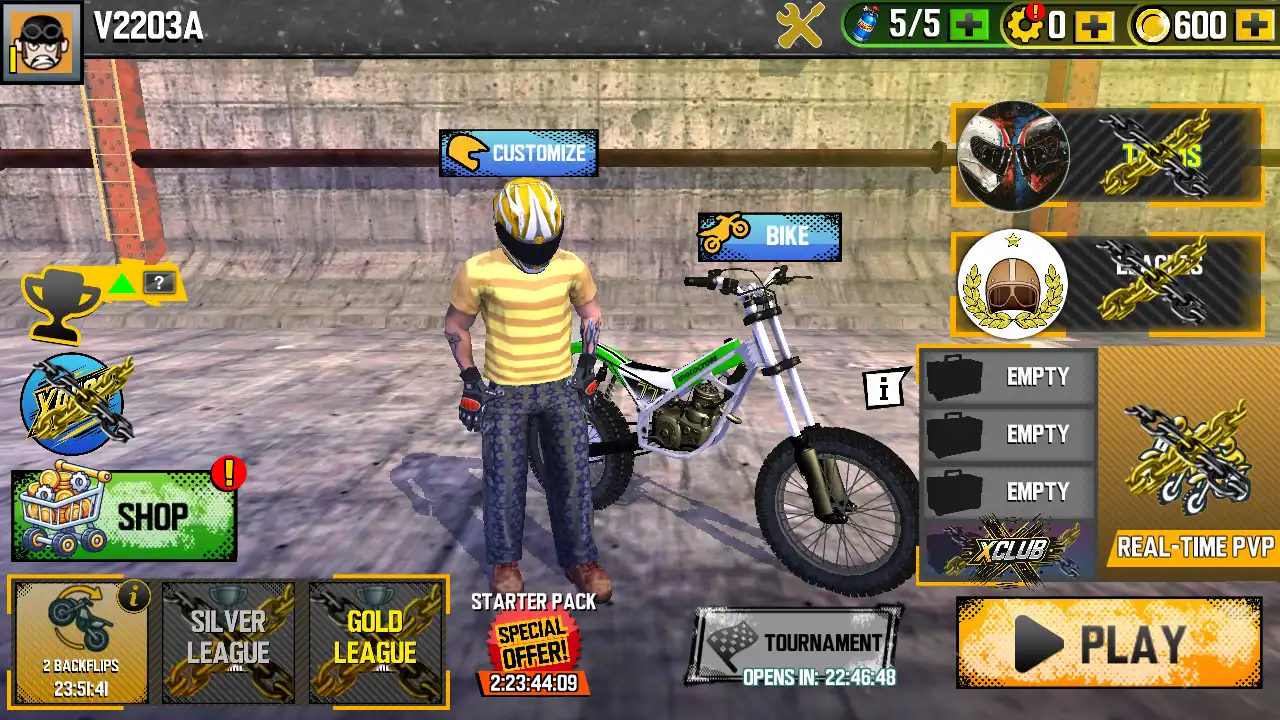Select the locked Silver League tile

pyautogui.click(x=228, y=641)
